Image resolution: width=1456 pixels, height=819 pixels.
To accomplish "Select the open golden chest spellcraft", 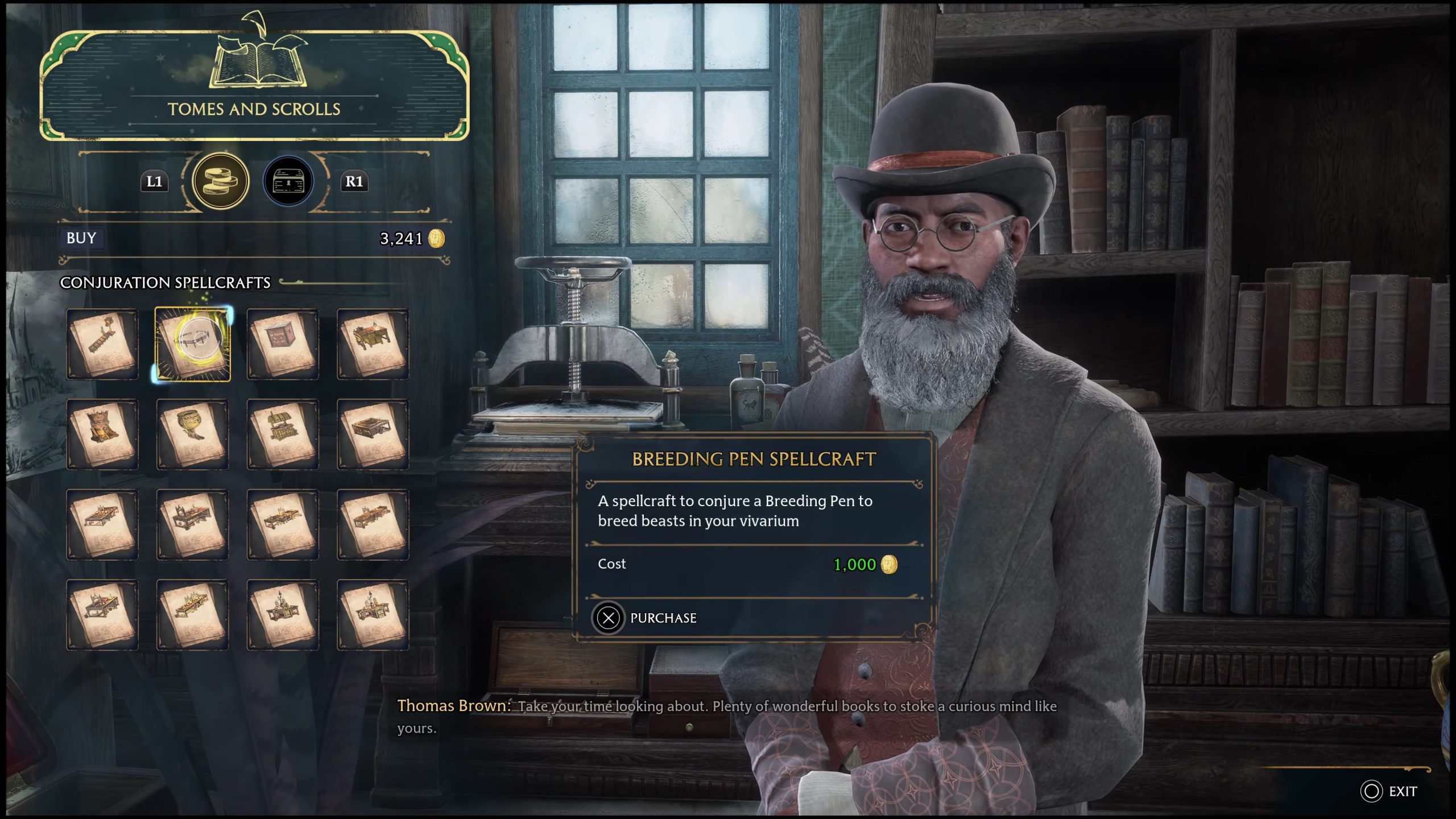I will click(x=283, y=435).
